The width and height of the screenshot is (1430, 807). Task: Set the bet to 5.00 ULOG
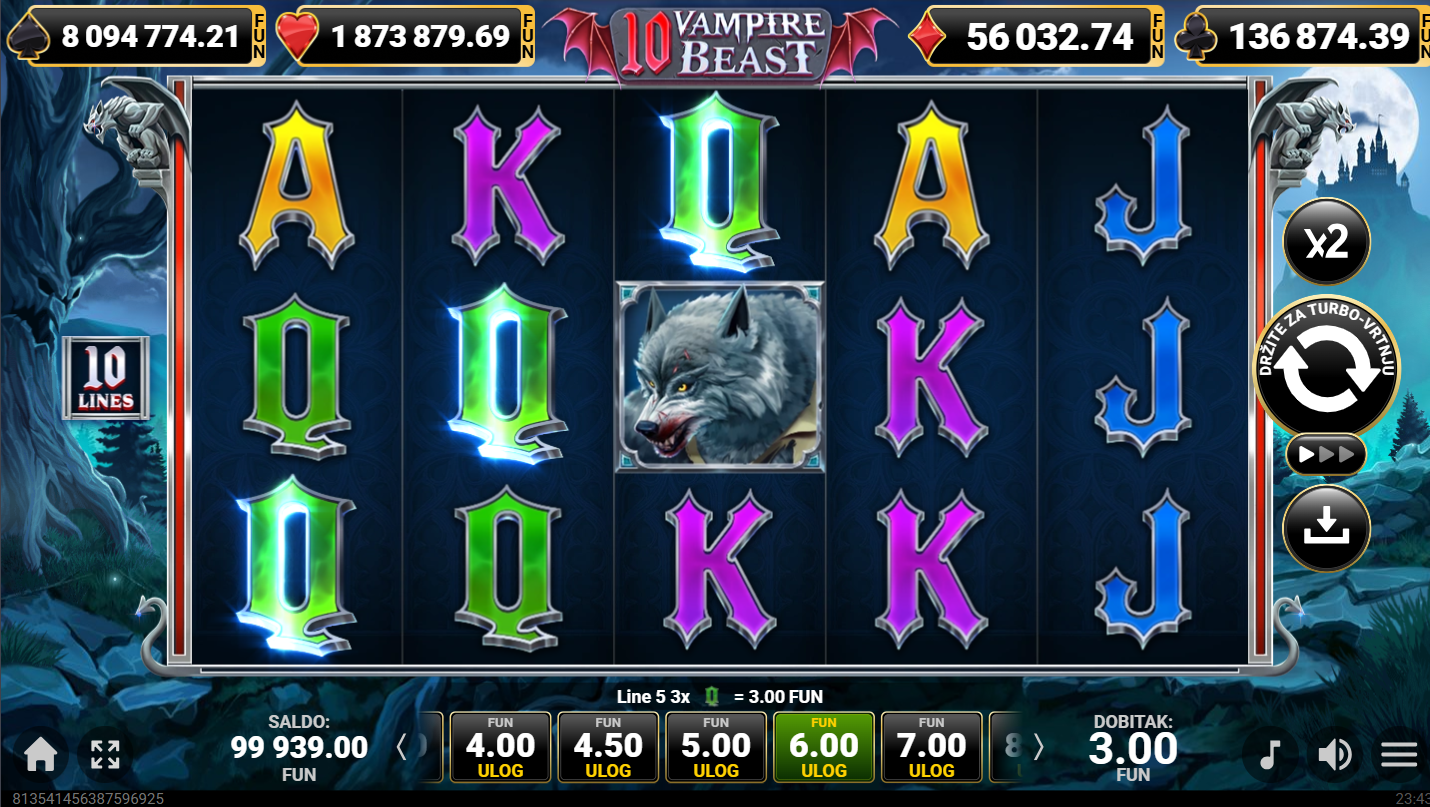(x=716, y=747)
